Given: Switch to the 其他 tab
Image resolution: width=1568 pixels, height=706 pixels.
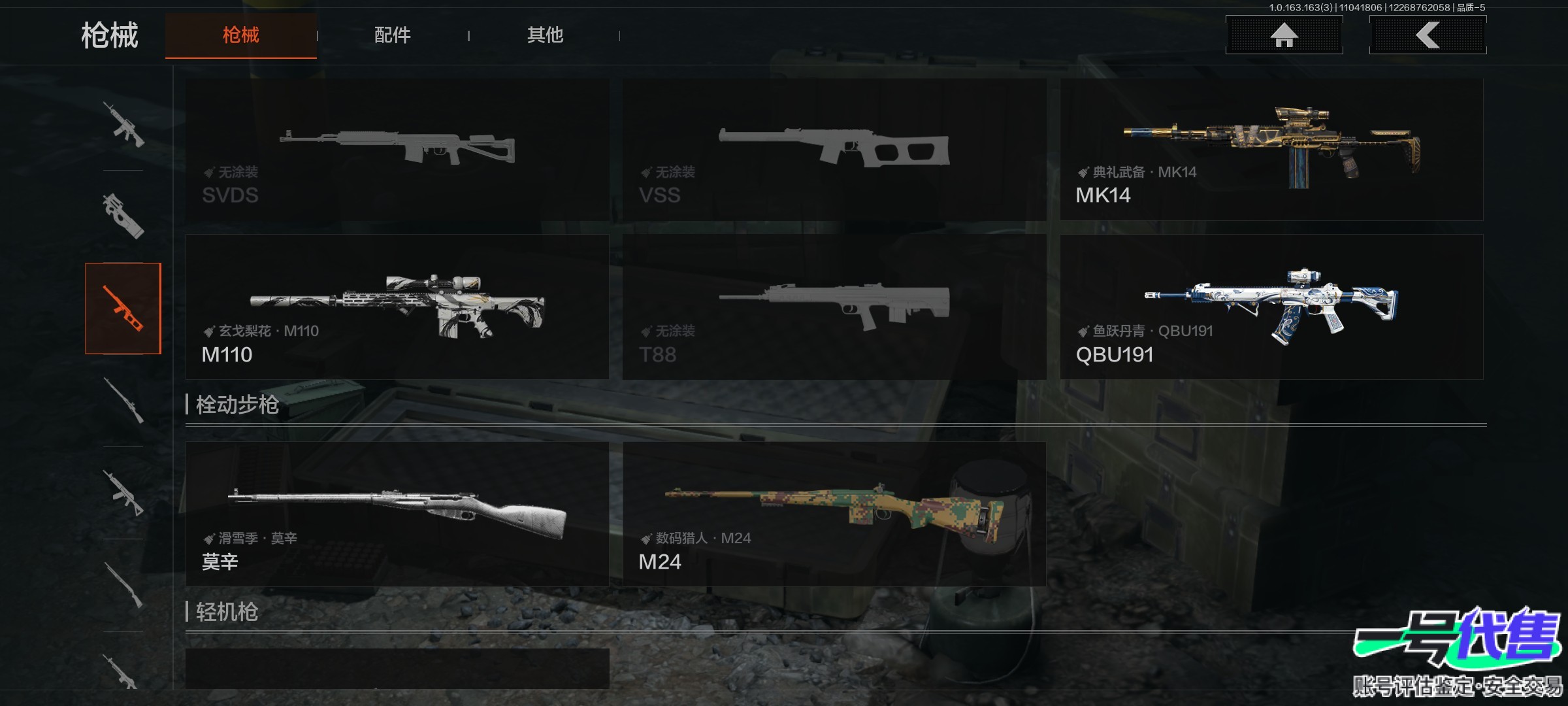Looking at the screenshot, I should 545,35.
